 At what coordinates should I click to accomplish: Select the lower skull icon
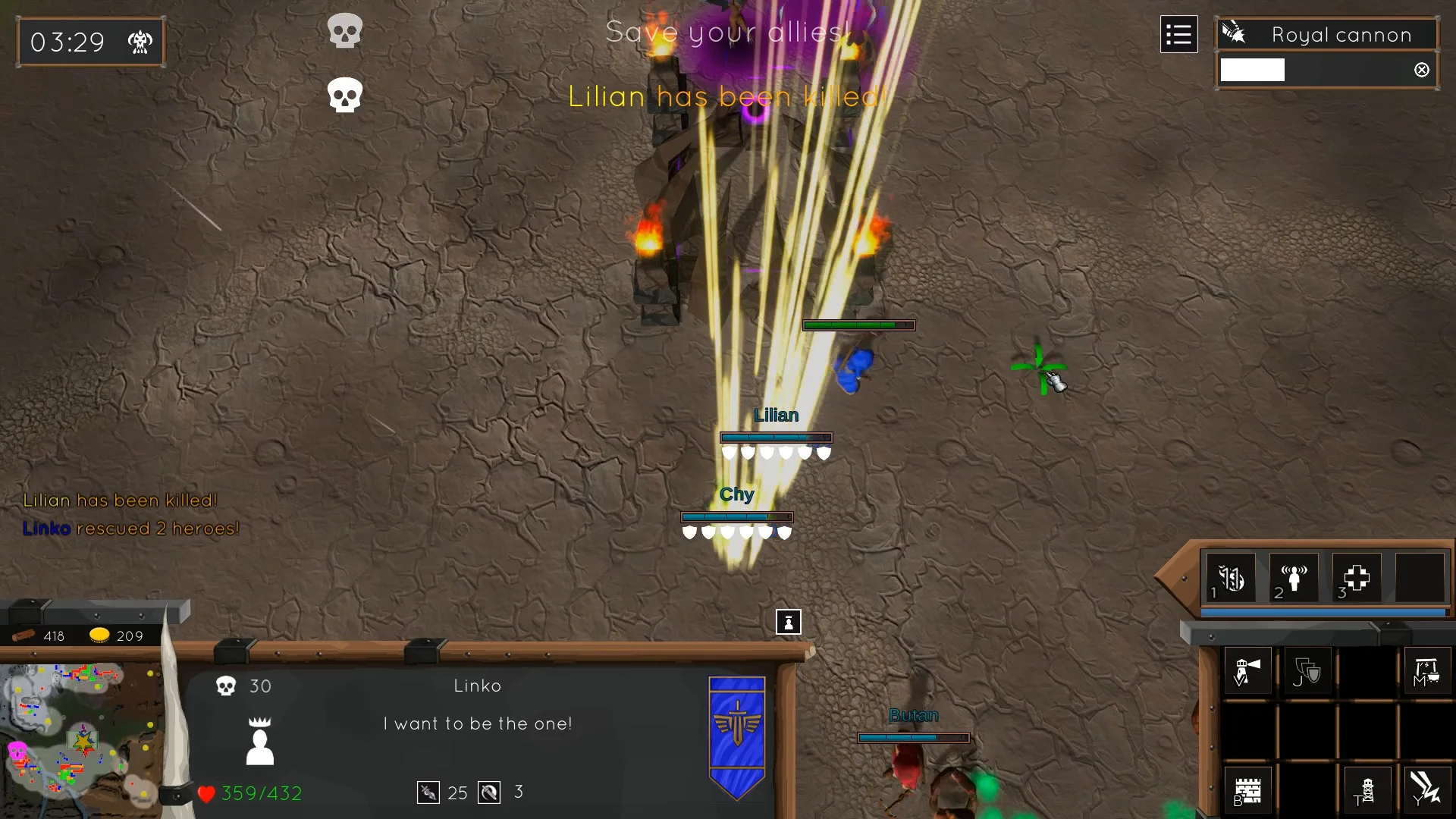345,96
